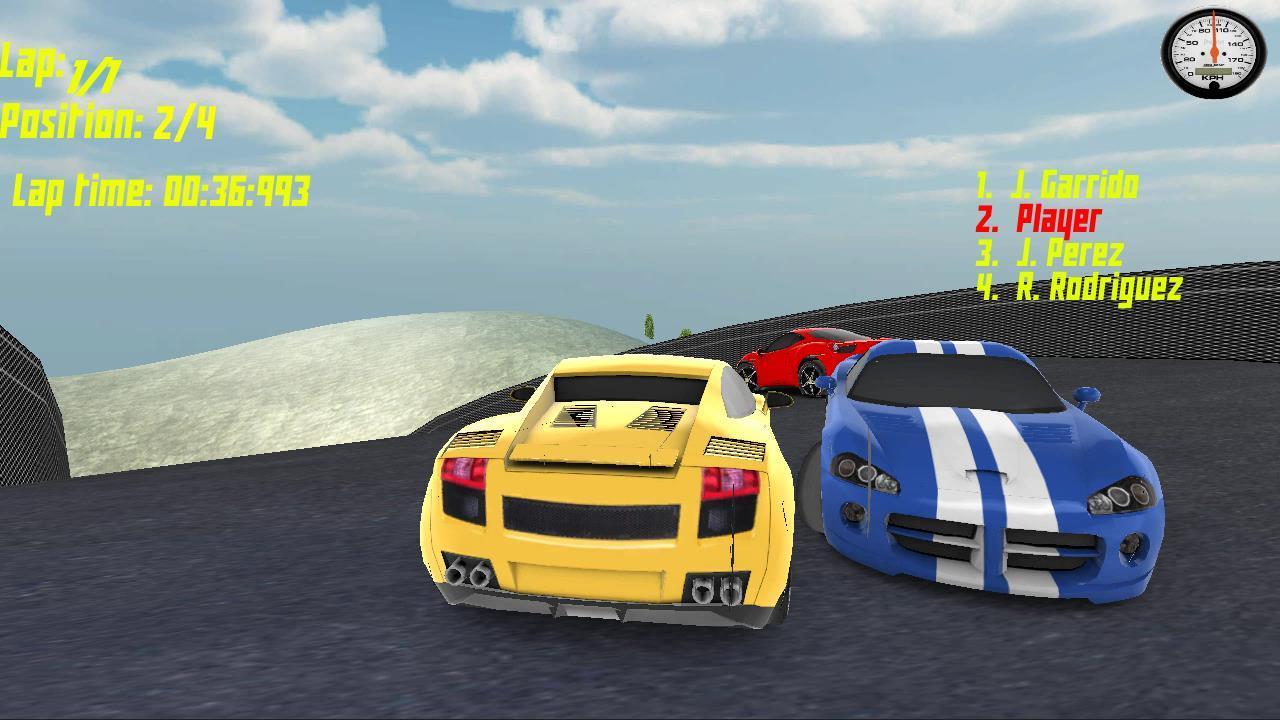The image size is (1280, 720).
Task: Click the KPH label on the speedometer
Action: (1214, 77)
